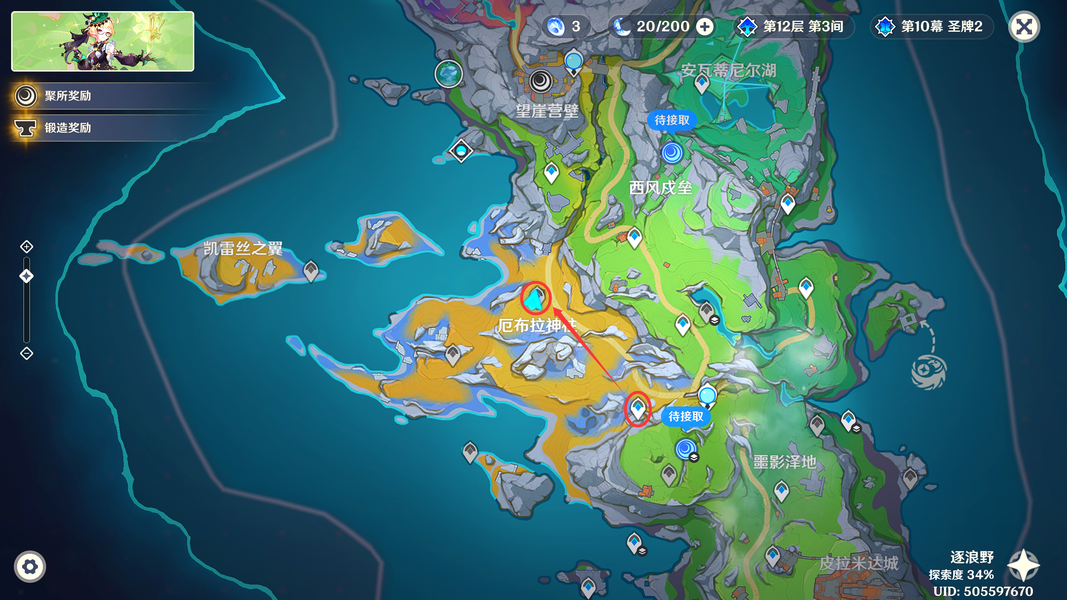
Task: Select the faded spiral marker on the eastern island
Action: [x=925, y=370]
